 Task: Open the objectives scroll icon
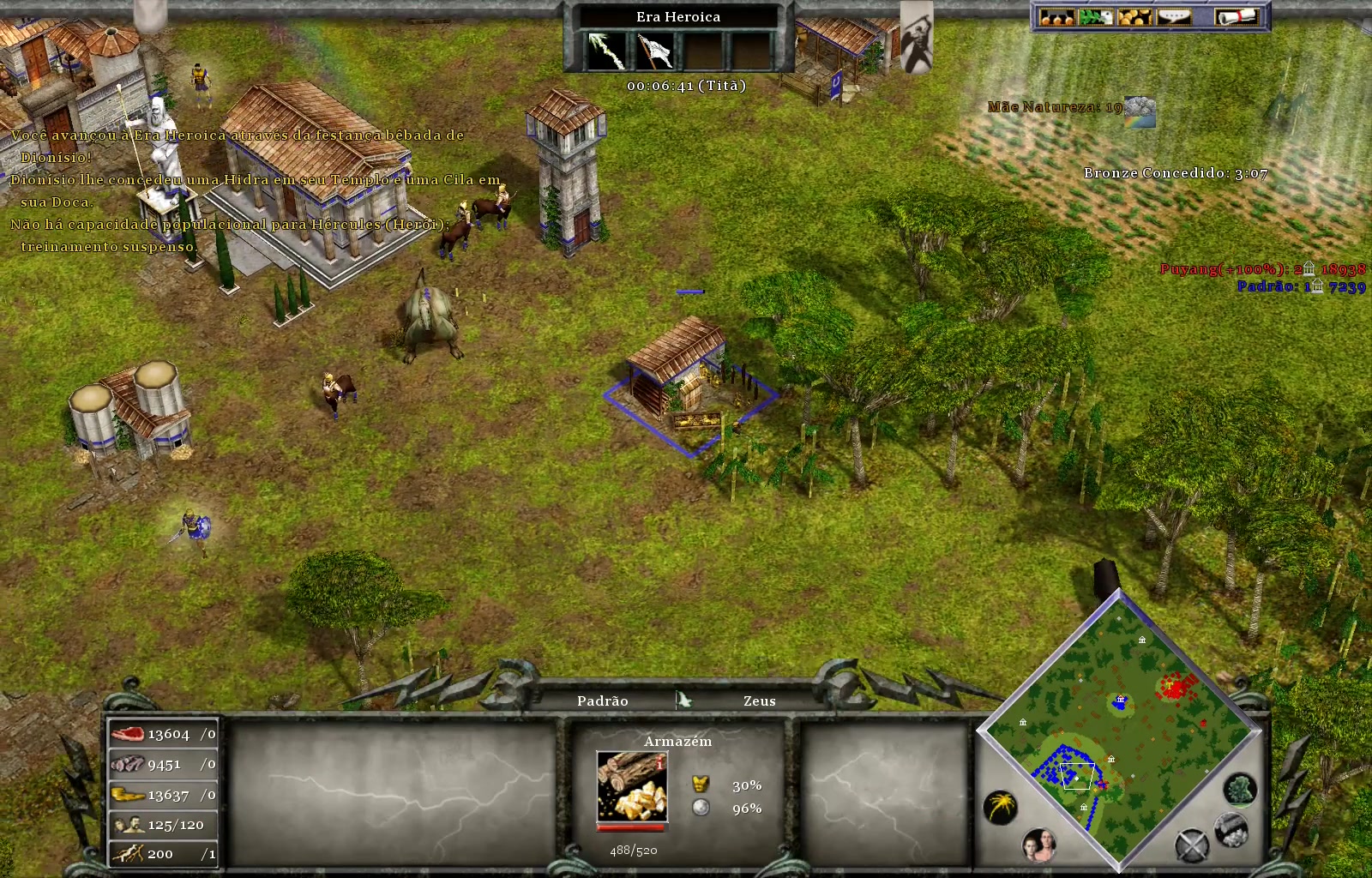[1237, 16]
